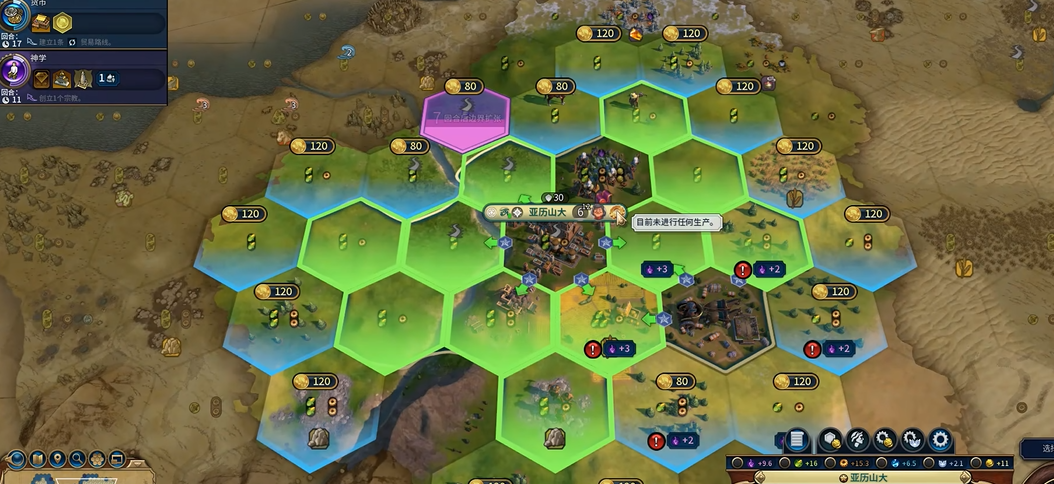Toggle the food yield focus checkbox
Screen dimensions: 1054x484
[783, 463]
